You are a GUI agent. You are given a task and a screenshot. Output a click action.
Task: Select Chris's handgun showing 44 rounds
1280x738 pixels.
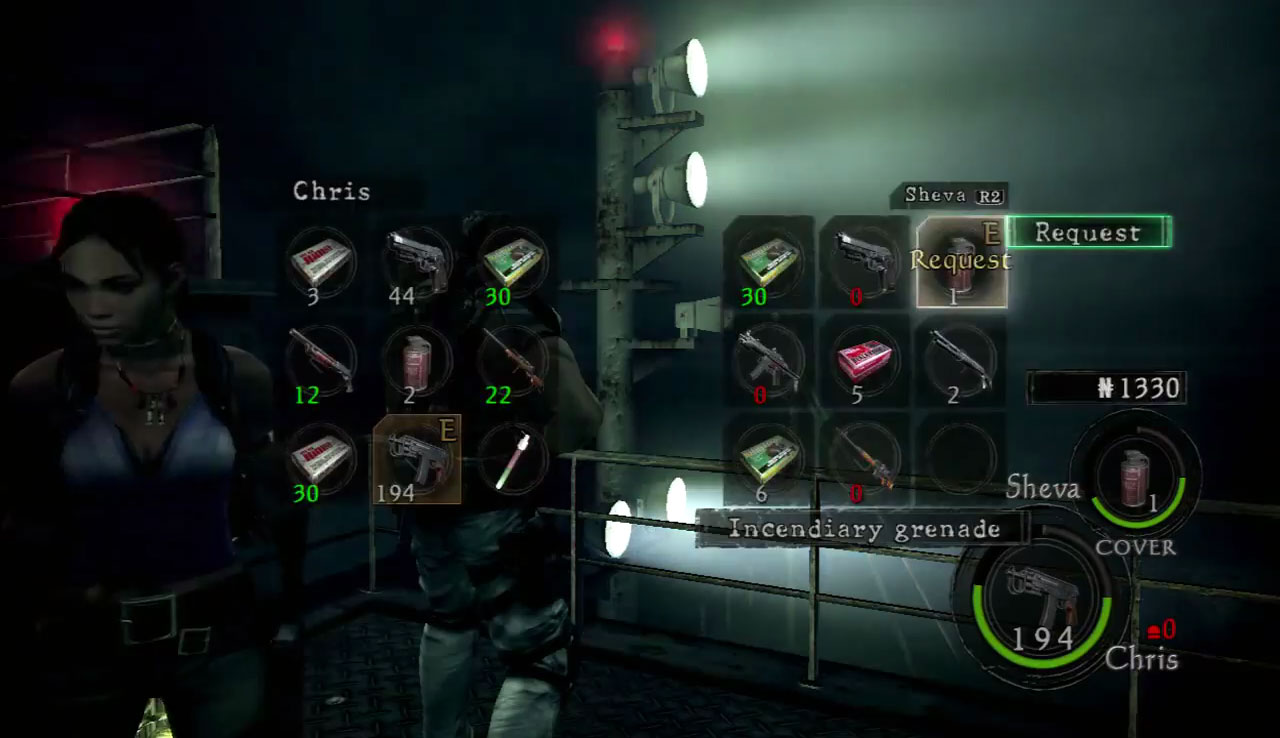click(x=417, y=262)
